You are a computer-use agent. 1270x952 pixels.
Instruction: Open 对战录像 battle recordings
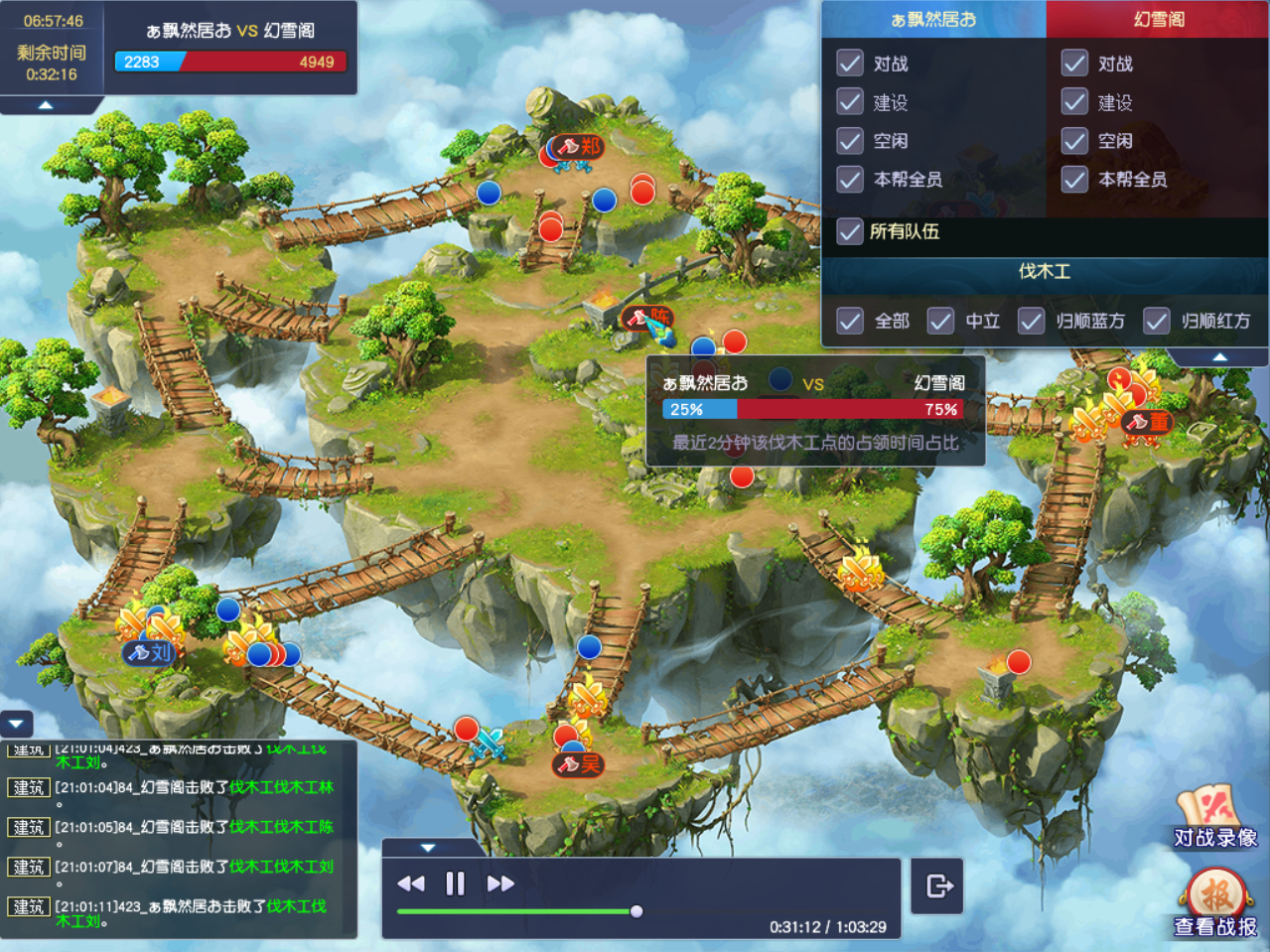coord(1215,818)
